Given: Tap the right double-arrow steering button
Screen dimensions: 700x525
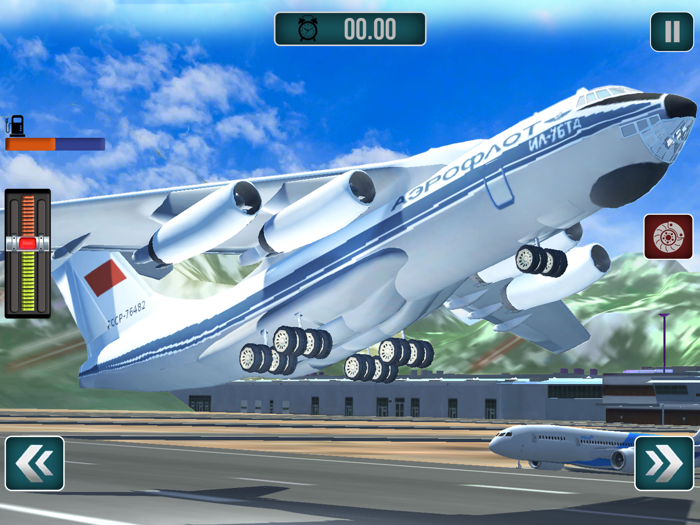Looking at the screenshot, I should (x=664, y=463).
